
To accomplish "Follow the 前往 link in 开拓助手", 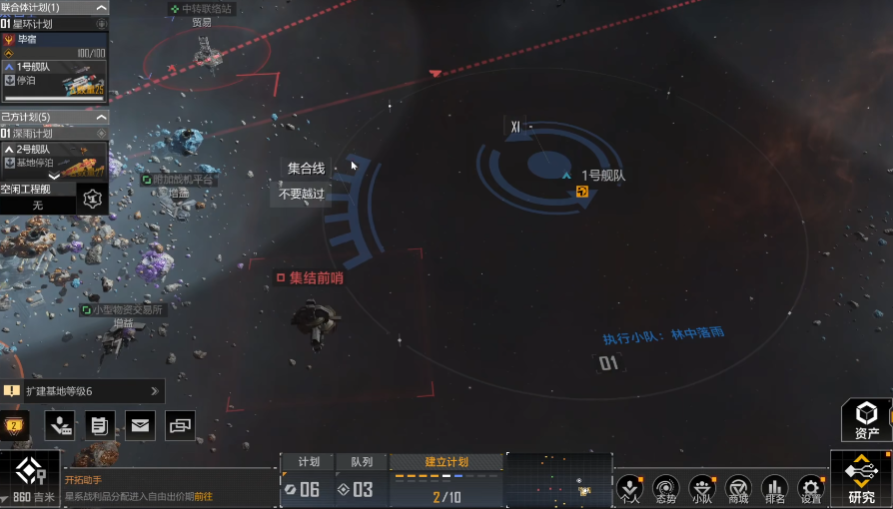I will [x=203, y=495].
